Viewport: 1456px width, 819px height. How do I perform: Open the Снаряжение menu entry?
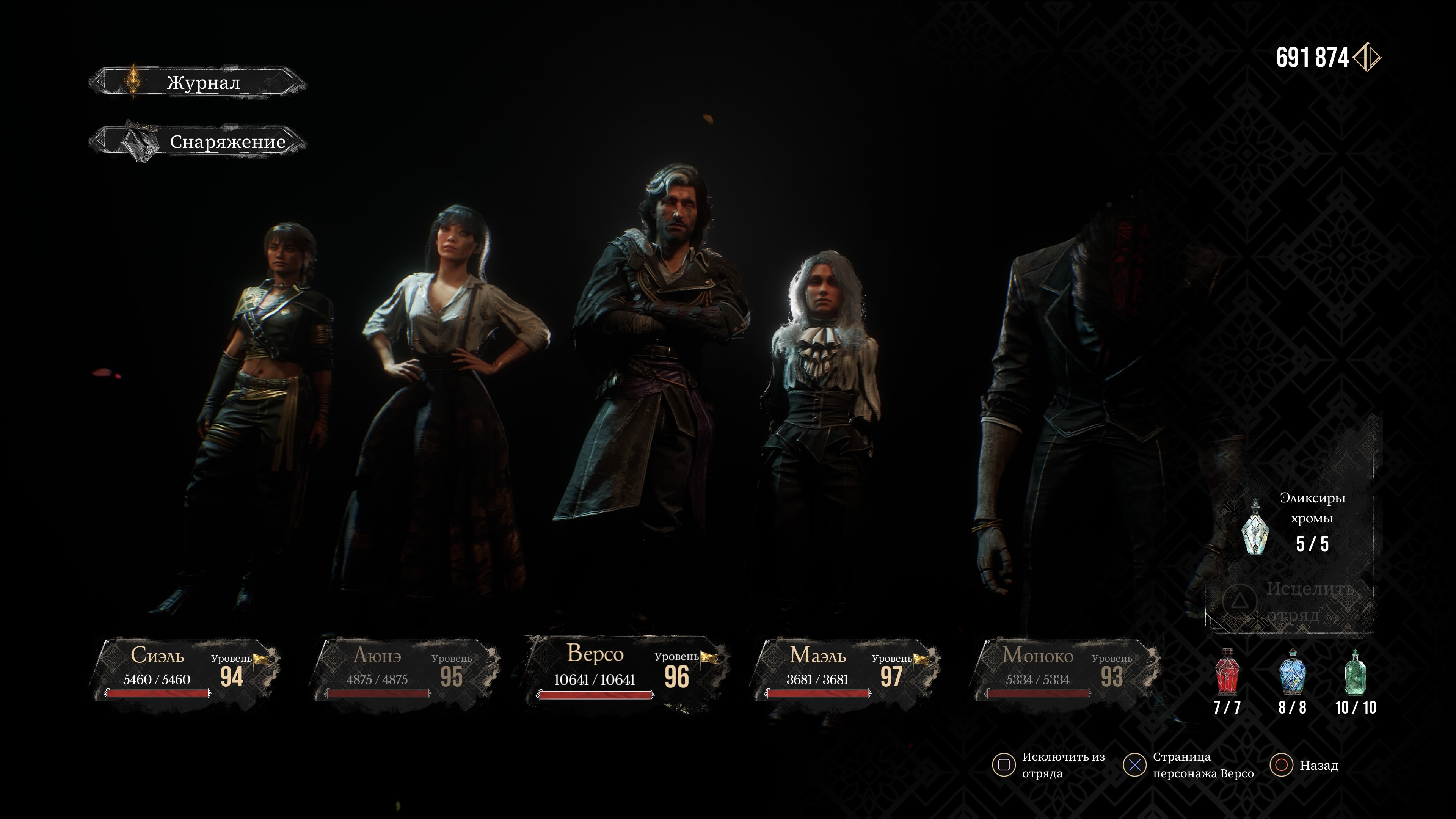198,141
